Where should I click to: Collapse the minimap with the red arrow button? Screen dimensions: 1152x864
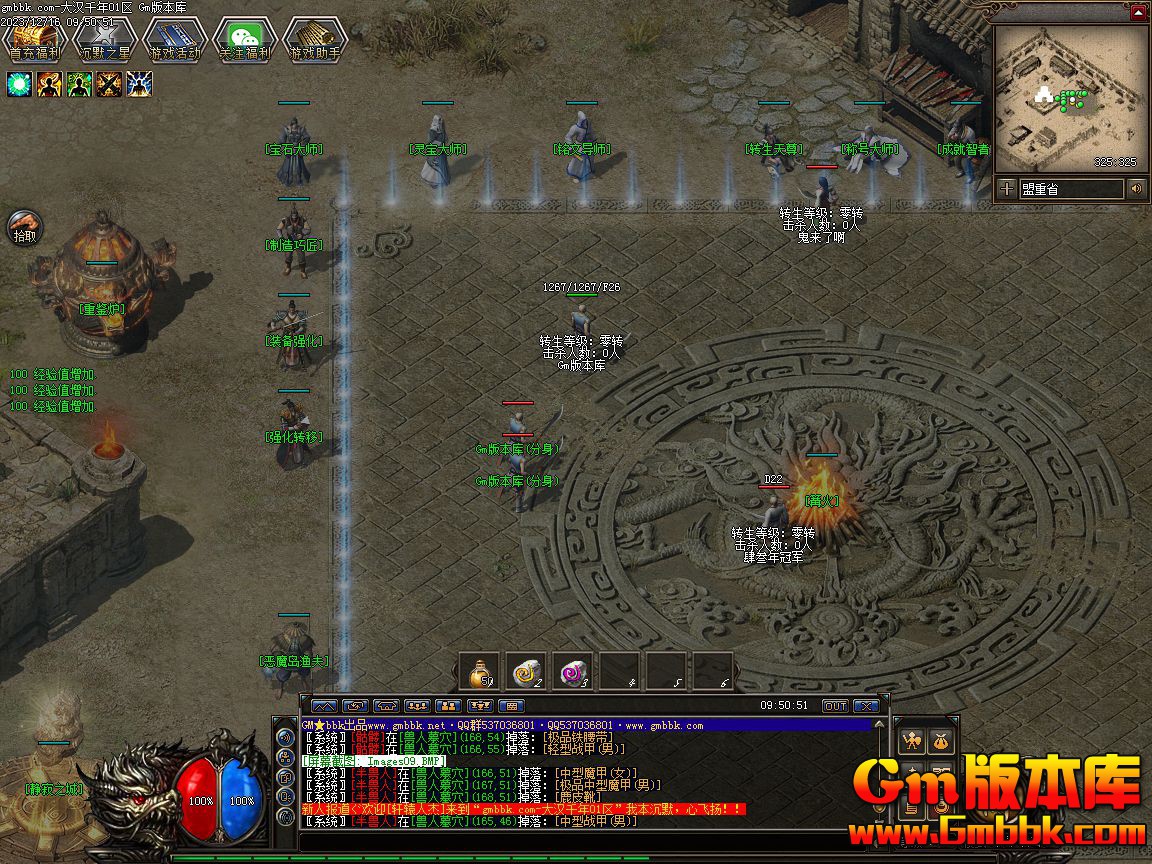1138,13
